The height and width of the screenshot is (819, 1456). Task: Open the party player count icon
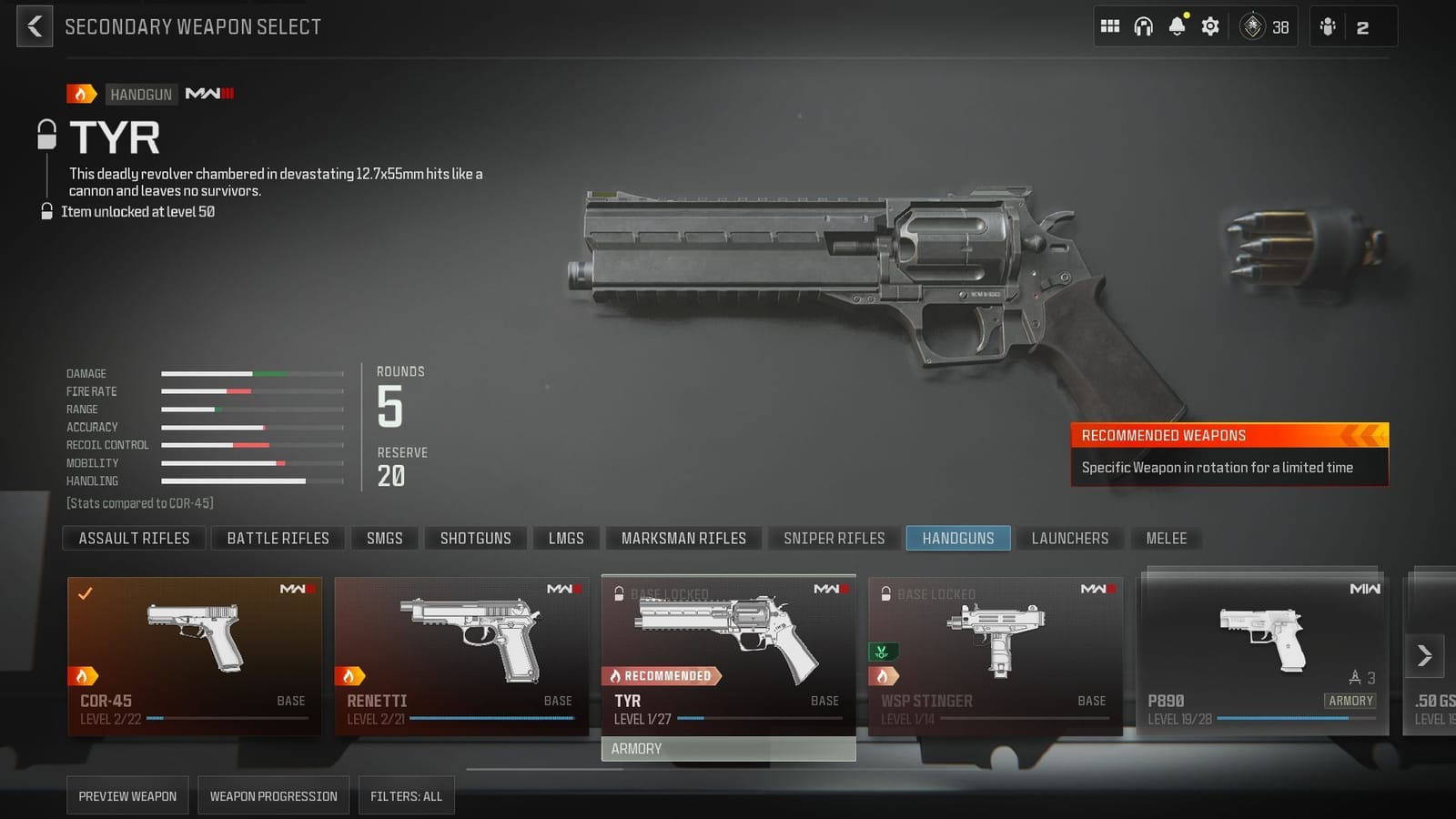[1329, 26]
